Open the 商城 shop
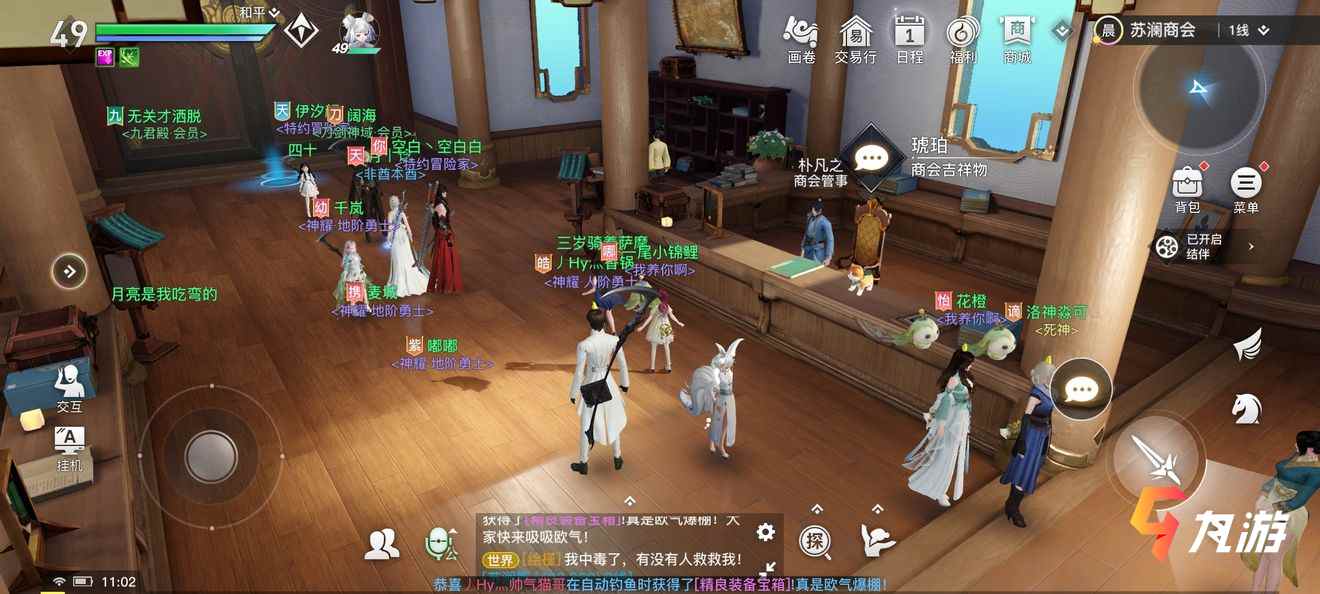 [1017, 39]
